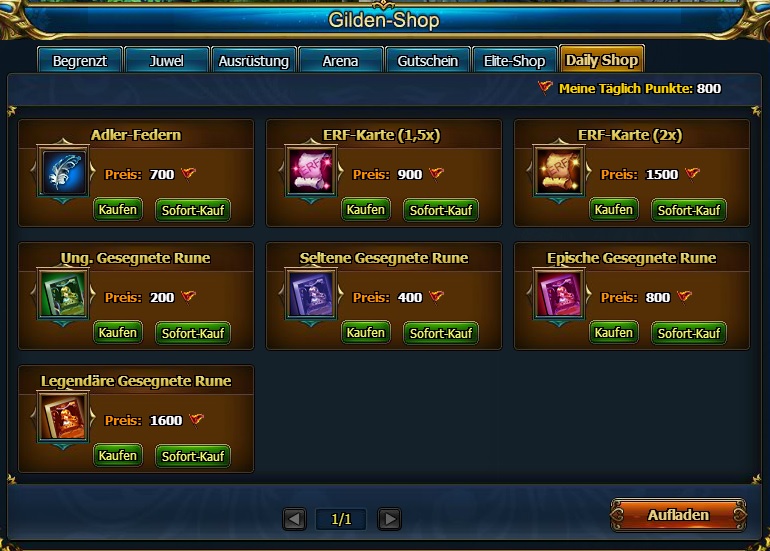This screenshot has width=770, height=551.
Task: Click the Aufladen button
Action: pos(678,515)
